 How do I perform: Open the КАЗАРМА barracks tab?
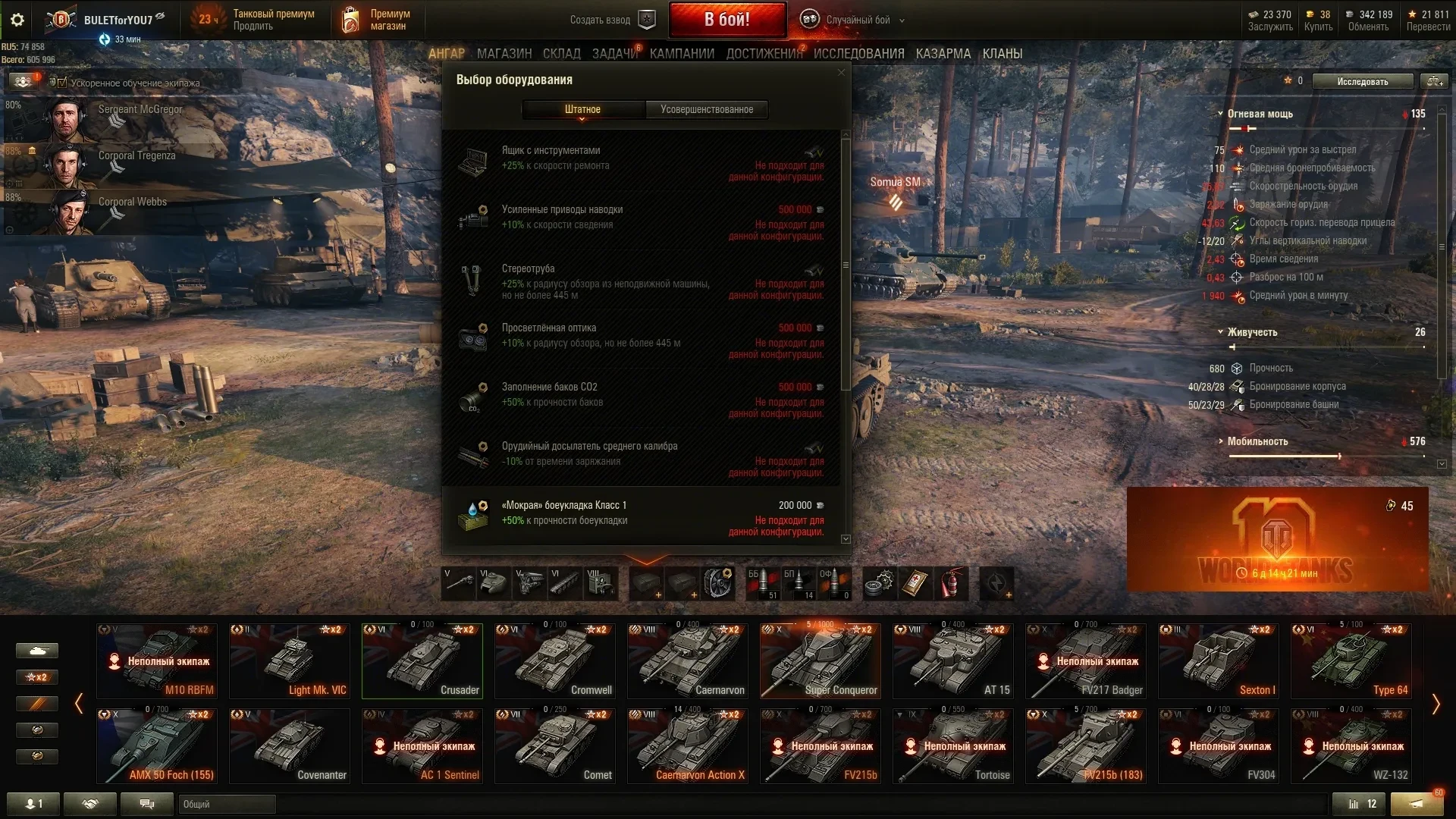click(x=943, y=54)
